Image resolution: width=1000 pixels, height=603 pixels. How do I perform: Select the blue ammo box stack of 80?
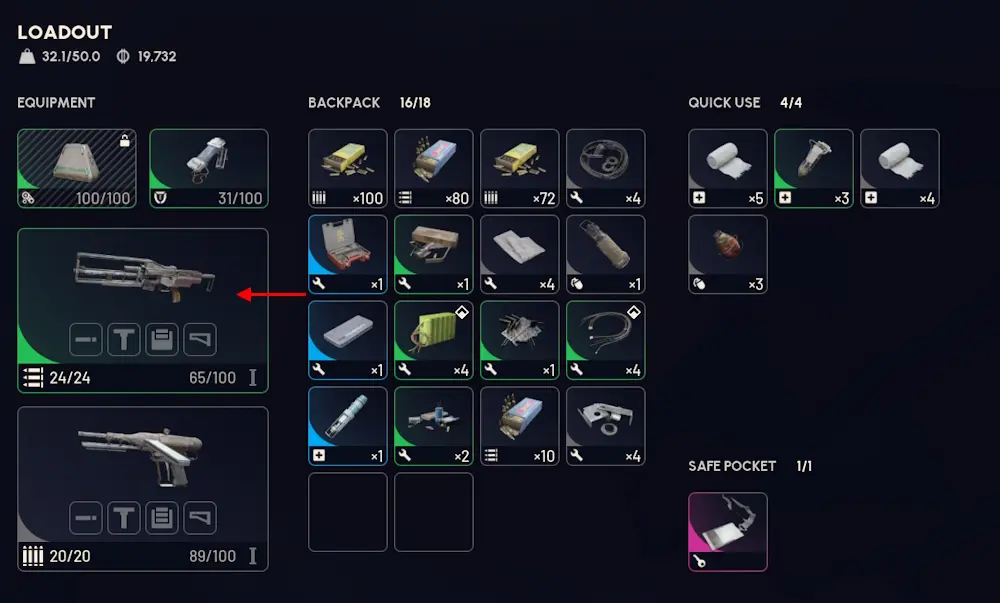click(x=433, y=168)
